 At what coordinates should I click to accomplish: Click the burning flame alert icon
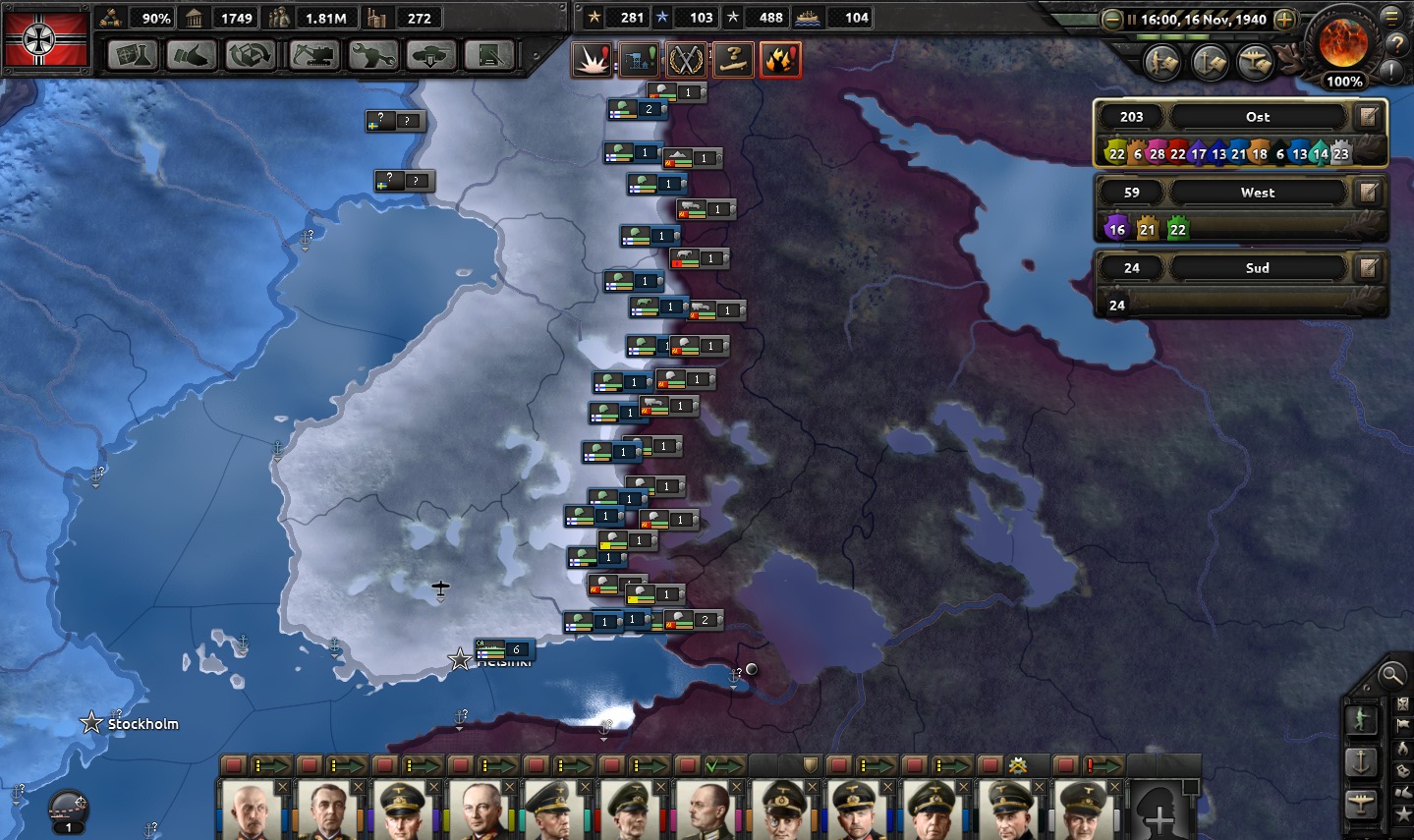tap(780, 60)
